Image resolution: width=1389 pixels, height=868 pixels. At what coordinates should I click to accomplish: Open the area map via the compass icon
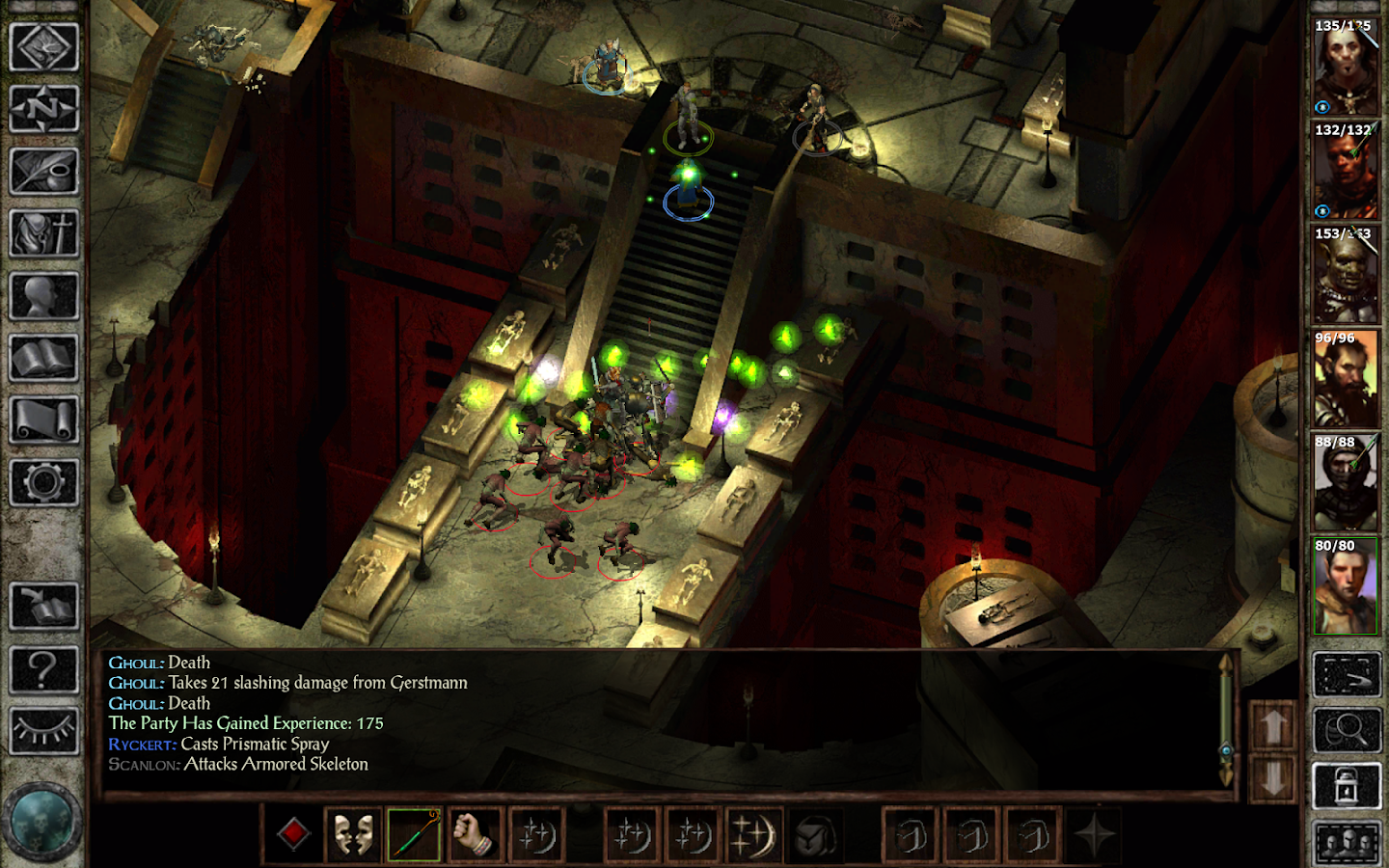tap(43, 106)
